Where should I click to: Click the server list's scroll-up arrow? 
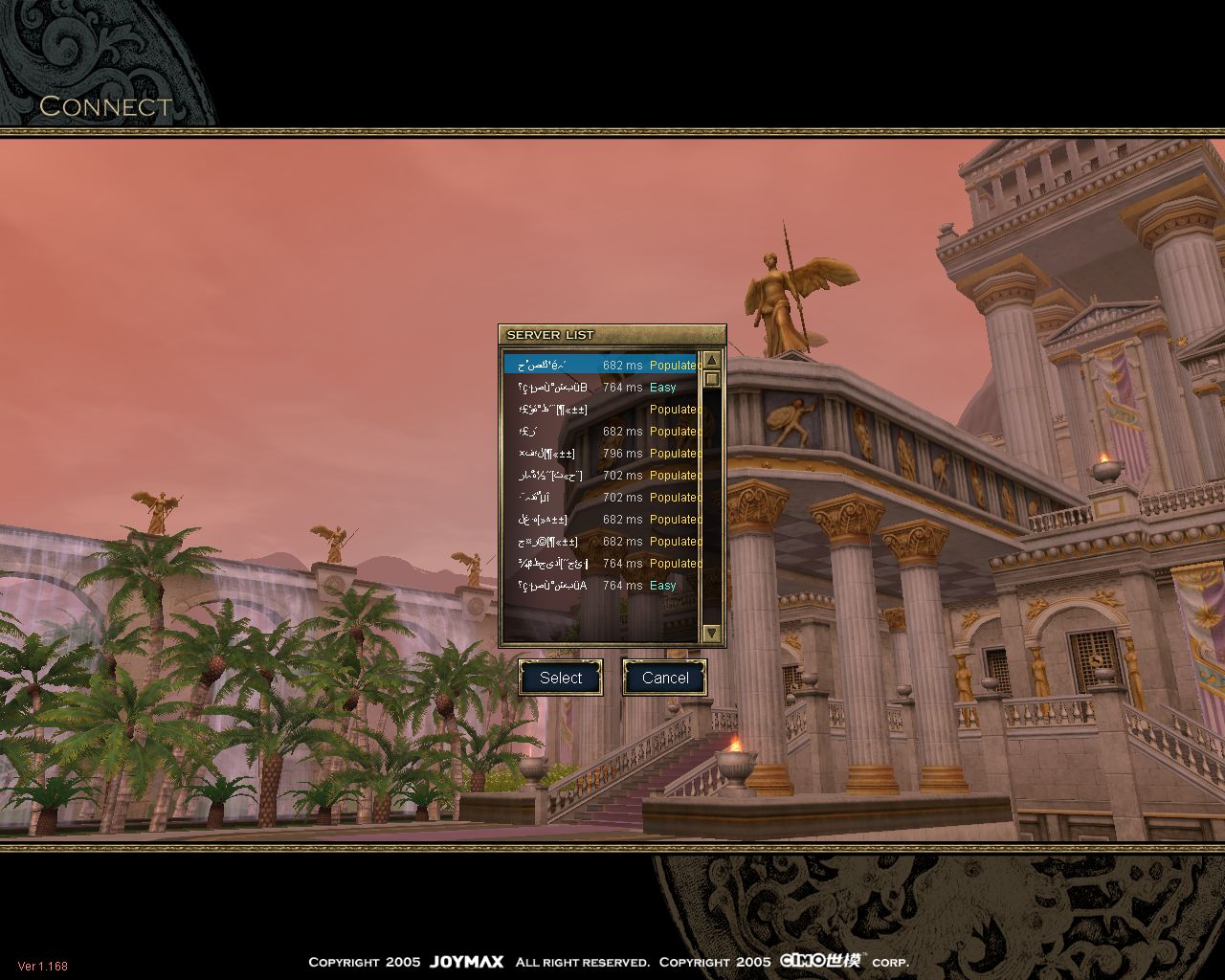point(711,360)
